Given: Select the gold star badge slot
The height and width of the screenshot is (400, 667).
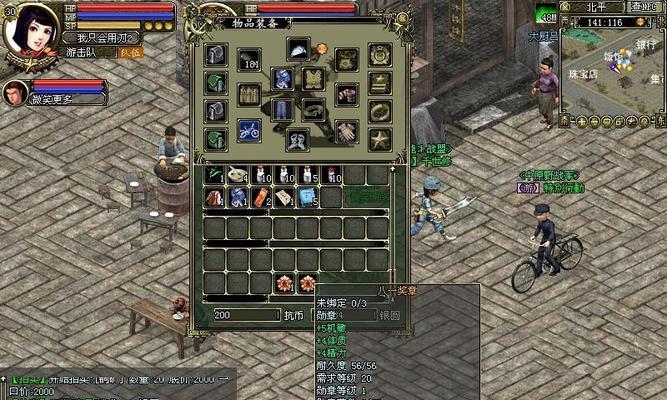Looking at the screenshot, I should 379,138.
